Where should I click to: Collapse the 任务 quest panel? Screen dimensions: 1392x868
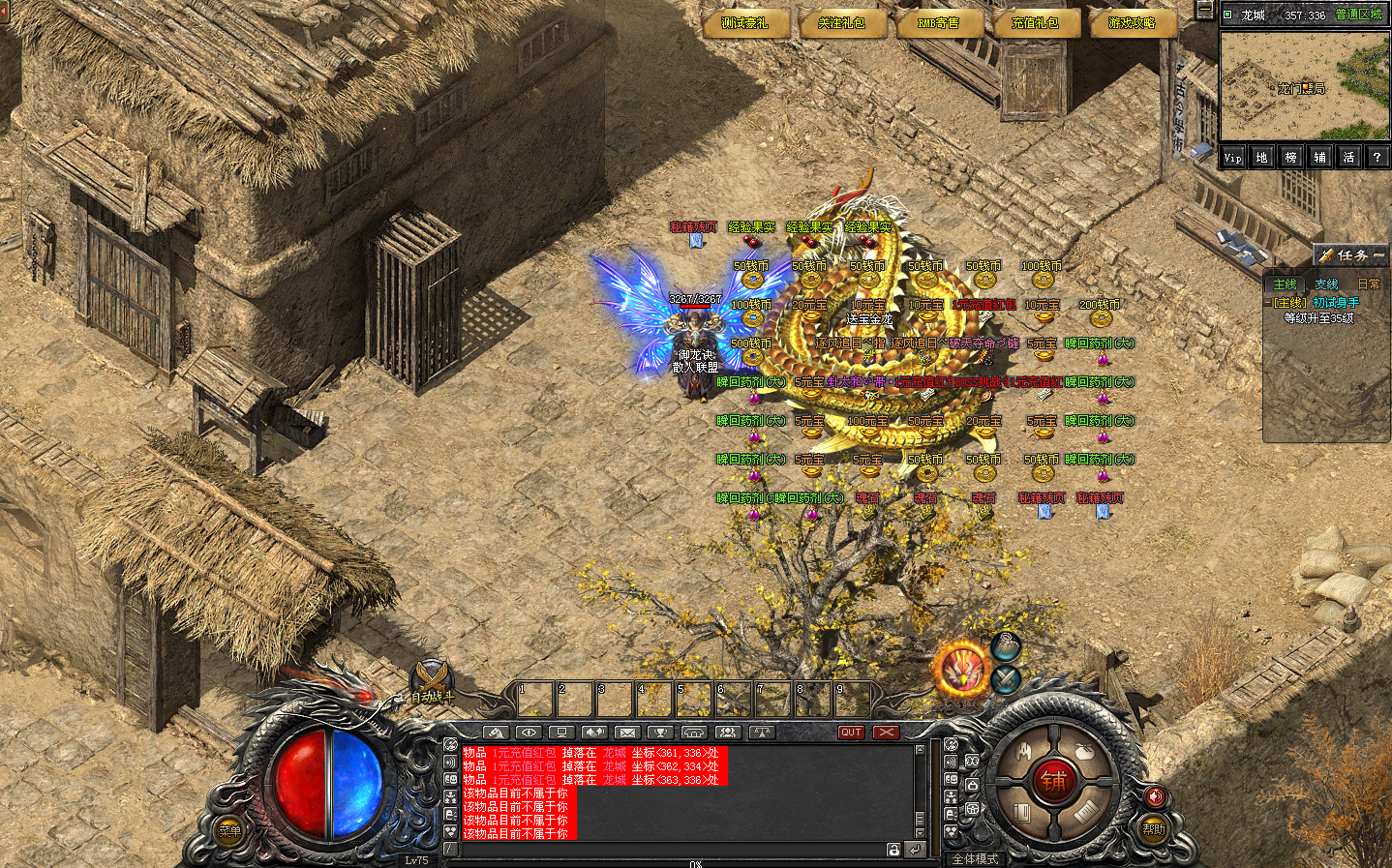[1378, 255]
